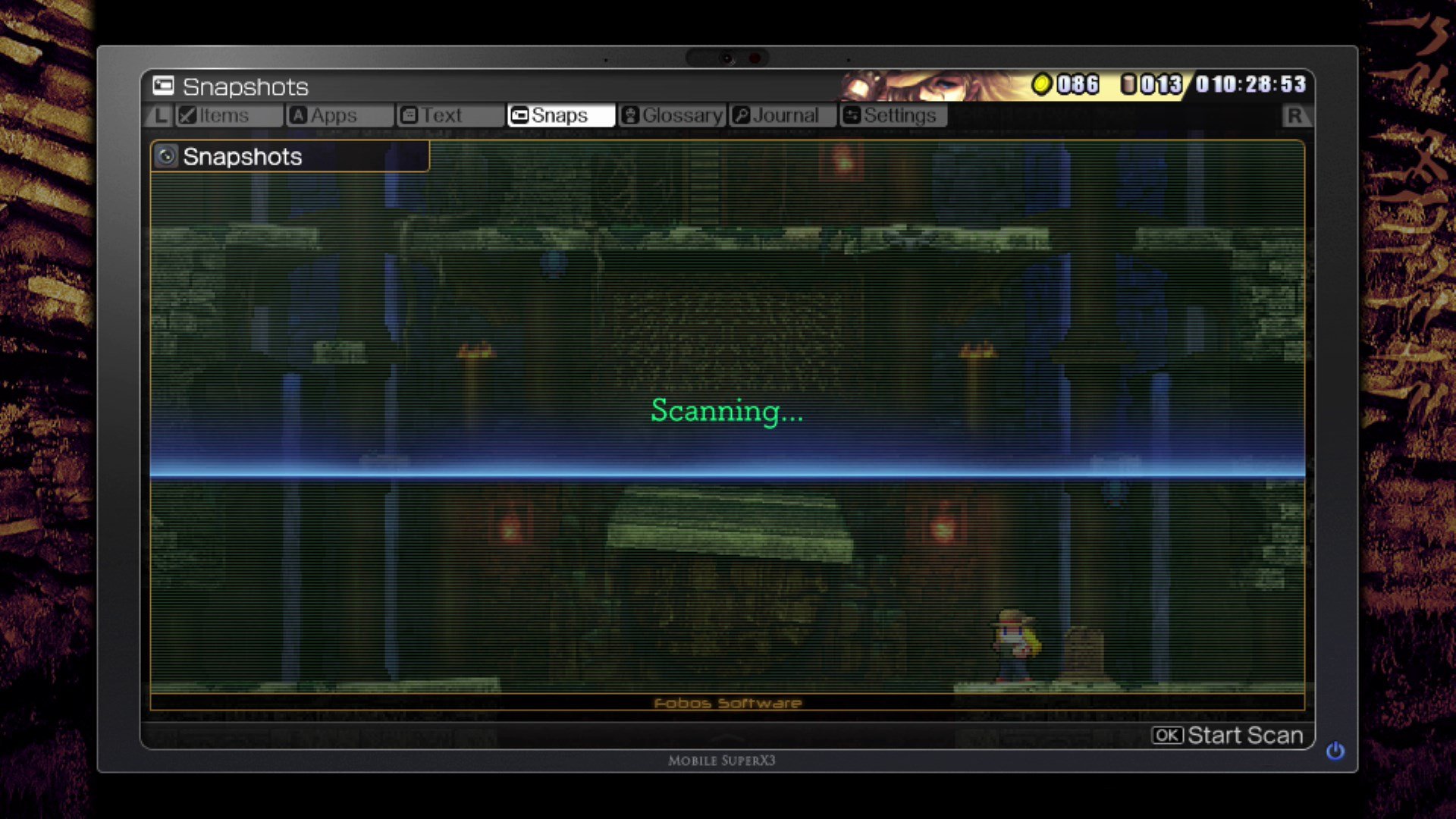Click the face icon on the Glossary tab

pyautogui.click(x=629, y=115)
